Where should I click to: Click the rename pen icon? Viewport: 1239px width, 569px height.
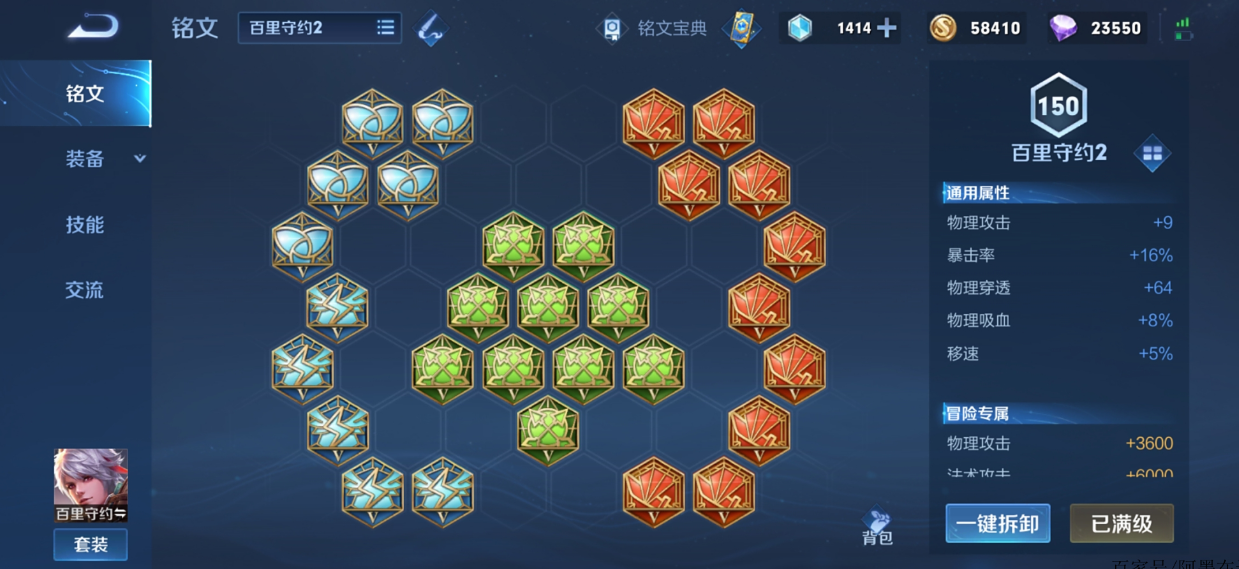pos(431,28)
